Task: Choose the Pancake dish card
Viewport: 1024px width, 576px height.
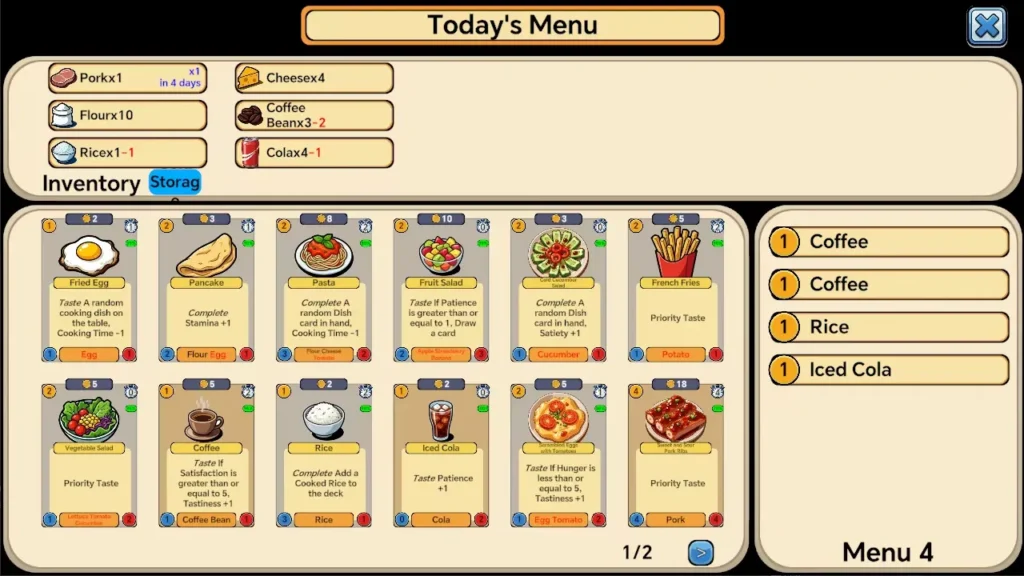Action: (206, 290)
